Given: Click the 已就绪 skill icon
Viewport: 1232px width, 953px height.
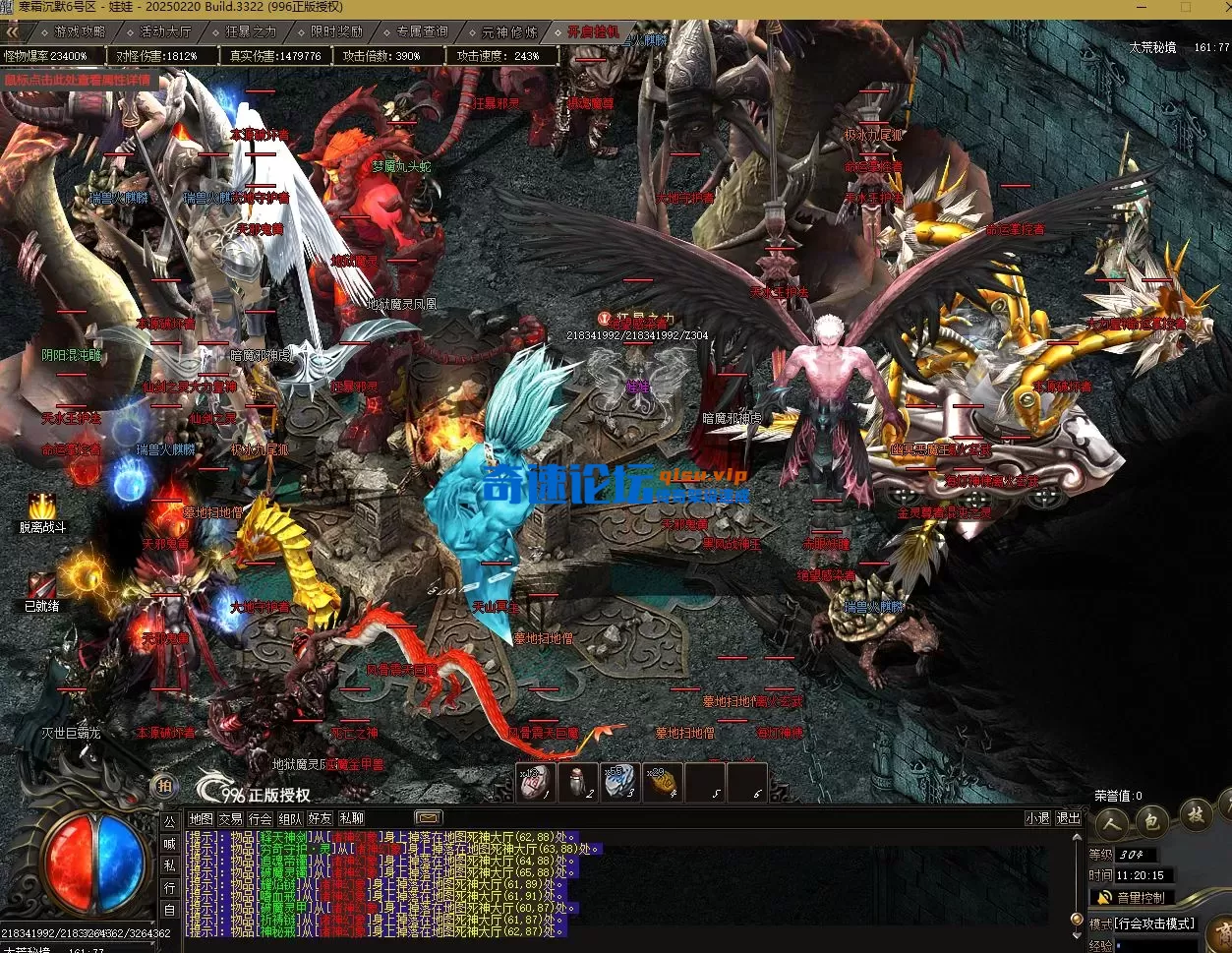Looking at the screenshot, I should point(41,585).
